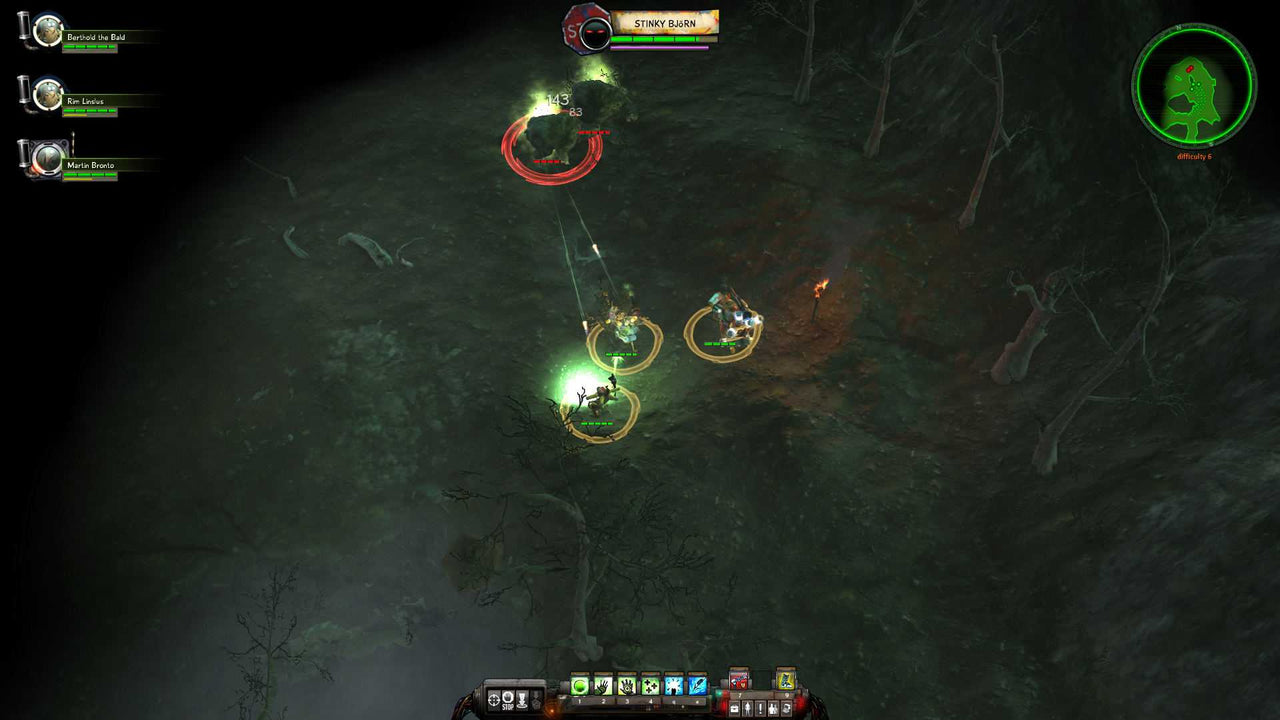Click the quest log exclamation icon
The image size is (1280, 720).
[x=760, y=708]
